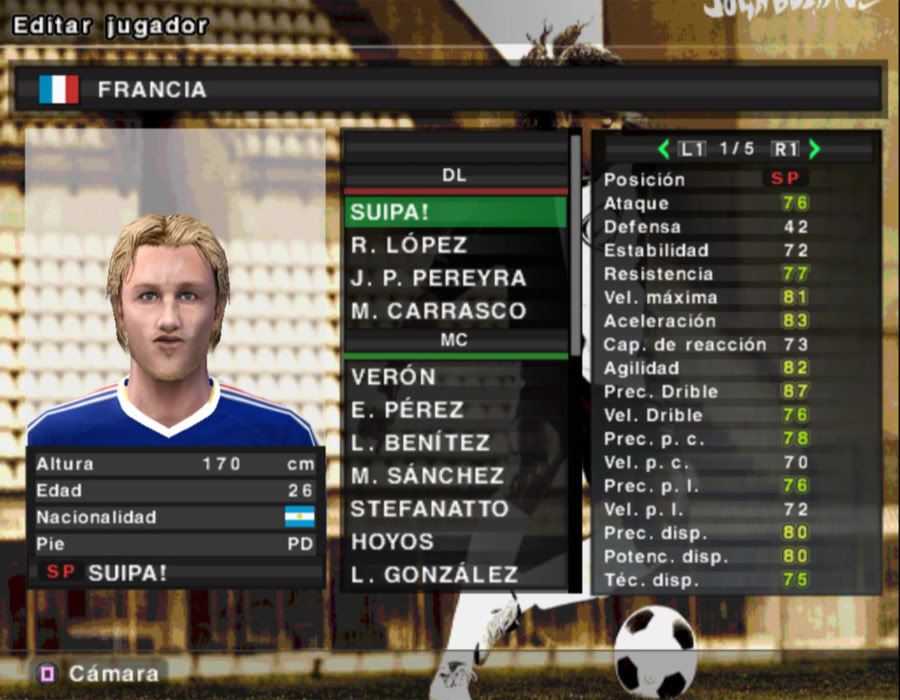
Task: Pick M. CARRASCO in the roster
Action: 455,311
